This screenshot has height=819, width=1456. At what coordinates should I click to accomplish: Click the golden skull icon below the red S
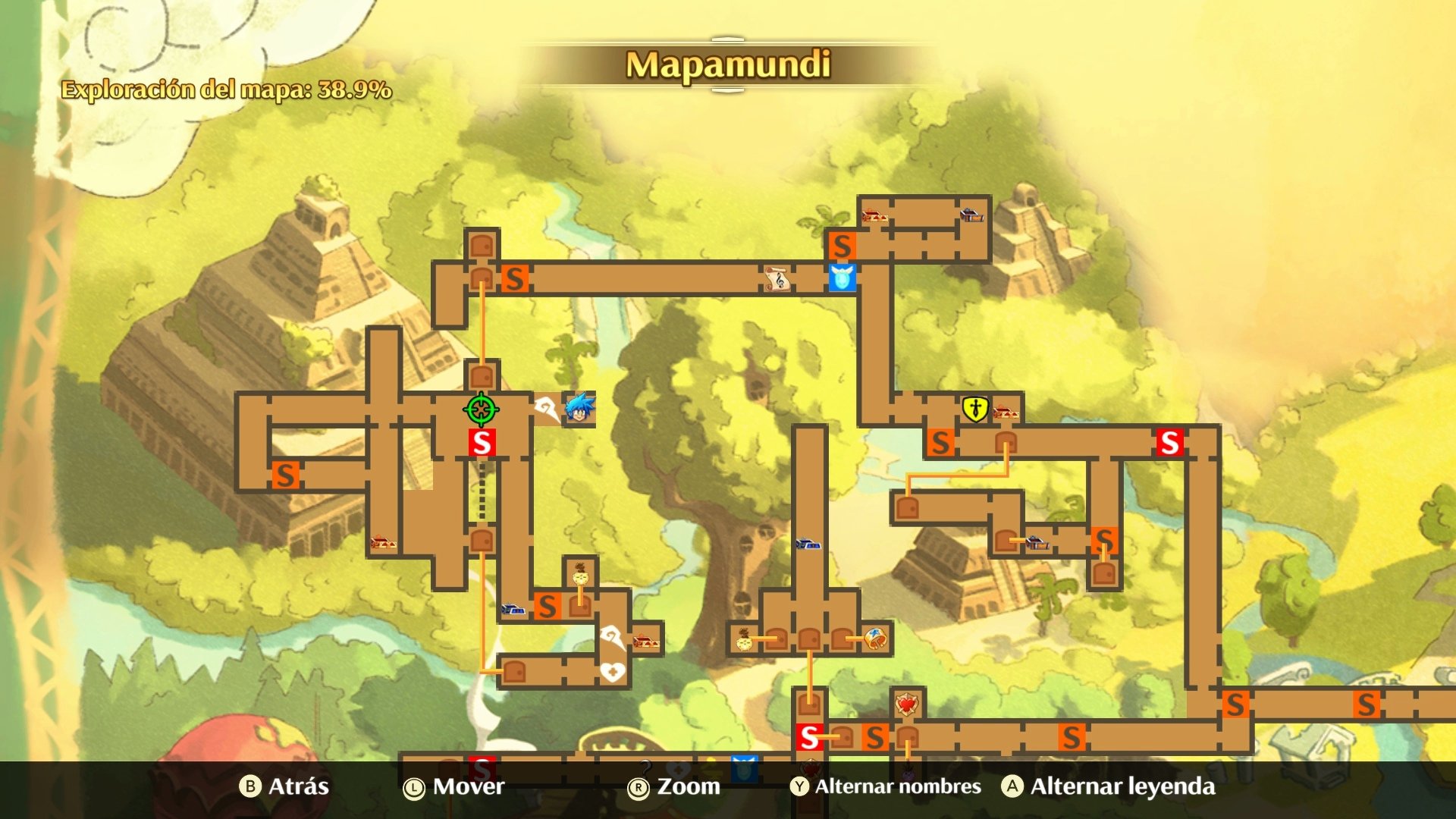pyautogui.click(x=579, y=577)
